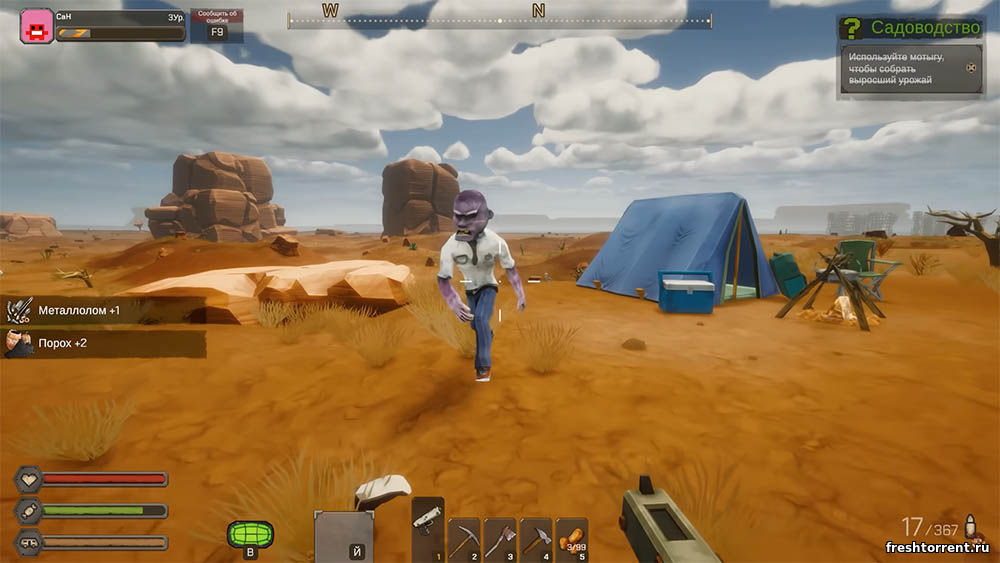
Task: Click the compass bar at top
Action: coord(500,20)
